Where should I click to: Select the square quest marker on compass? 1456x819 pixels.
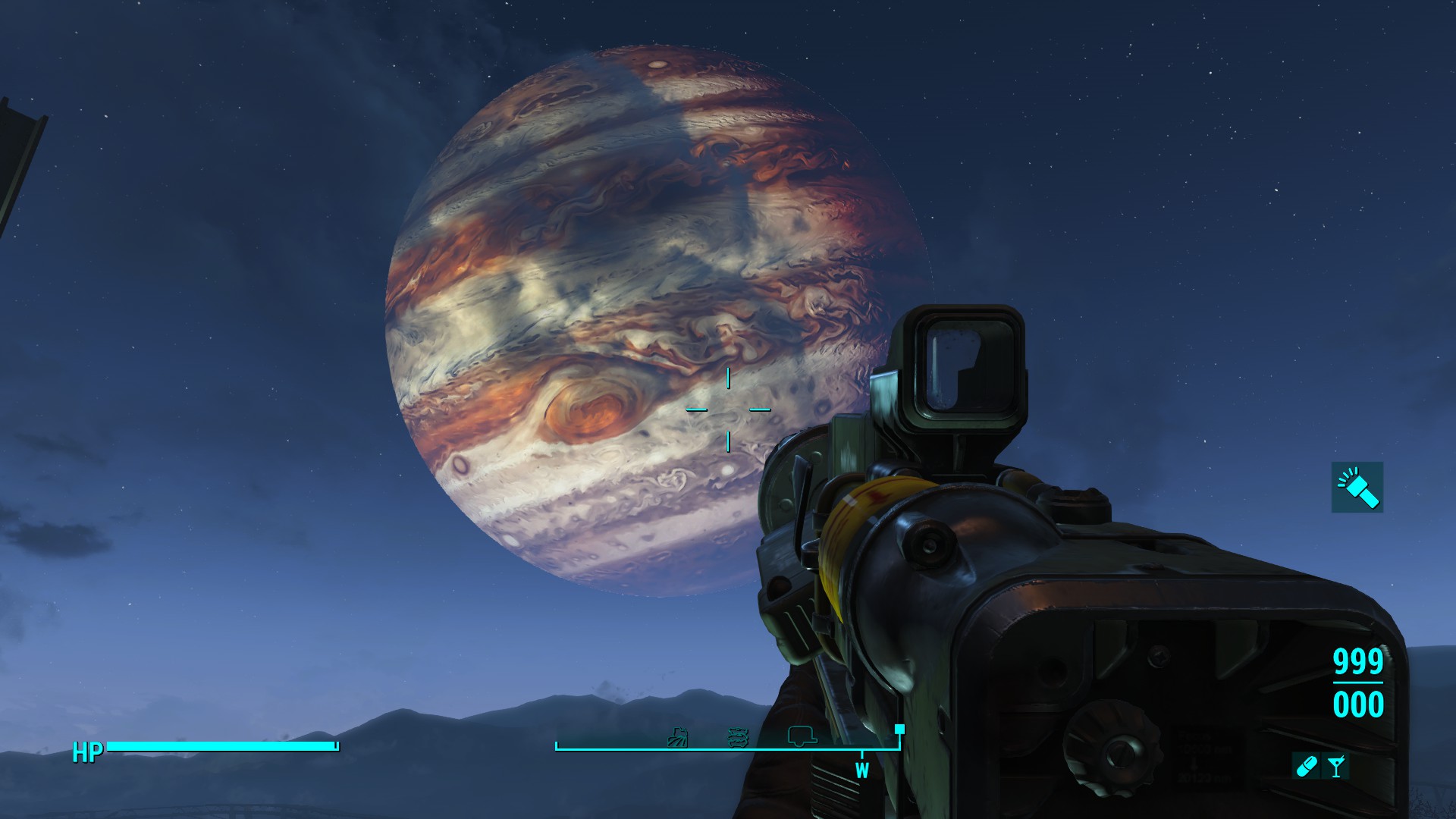(x=899, y=730)
